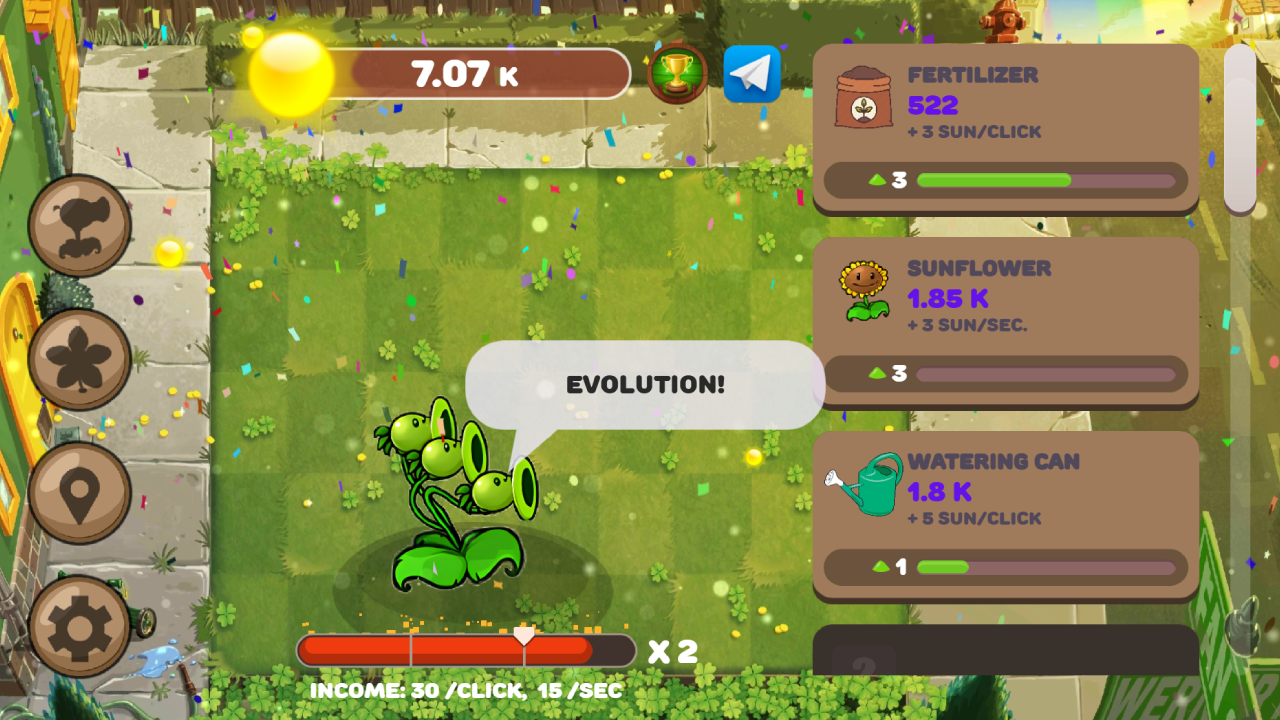Screen dimensions: 1280x720
Task: Open the map location pin icon
Action: coord(79,495)
